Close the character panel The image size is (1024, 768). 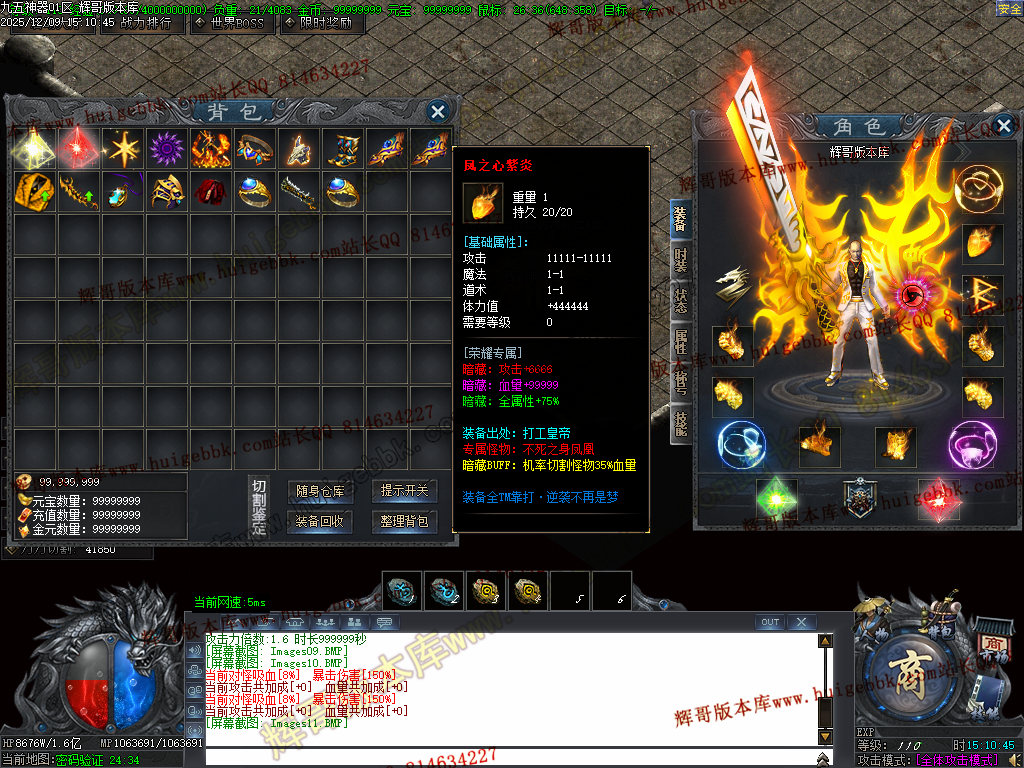point(1004,126)
